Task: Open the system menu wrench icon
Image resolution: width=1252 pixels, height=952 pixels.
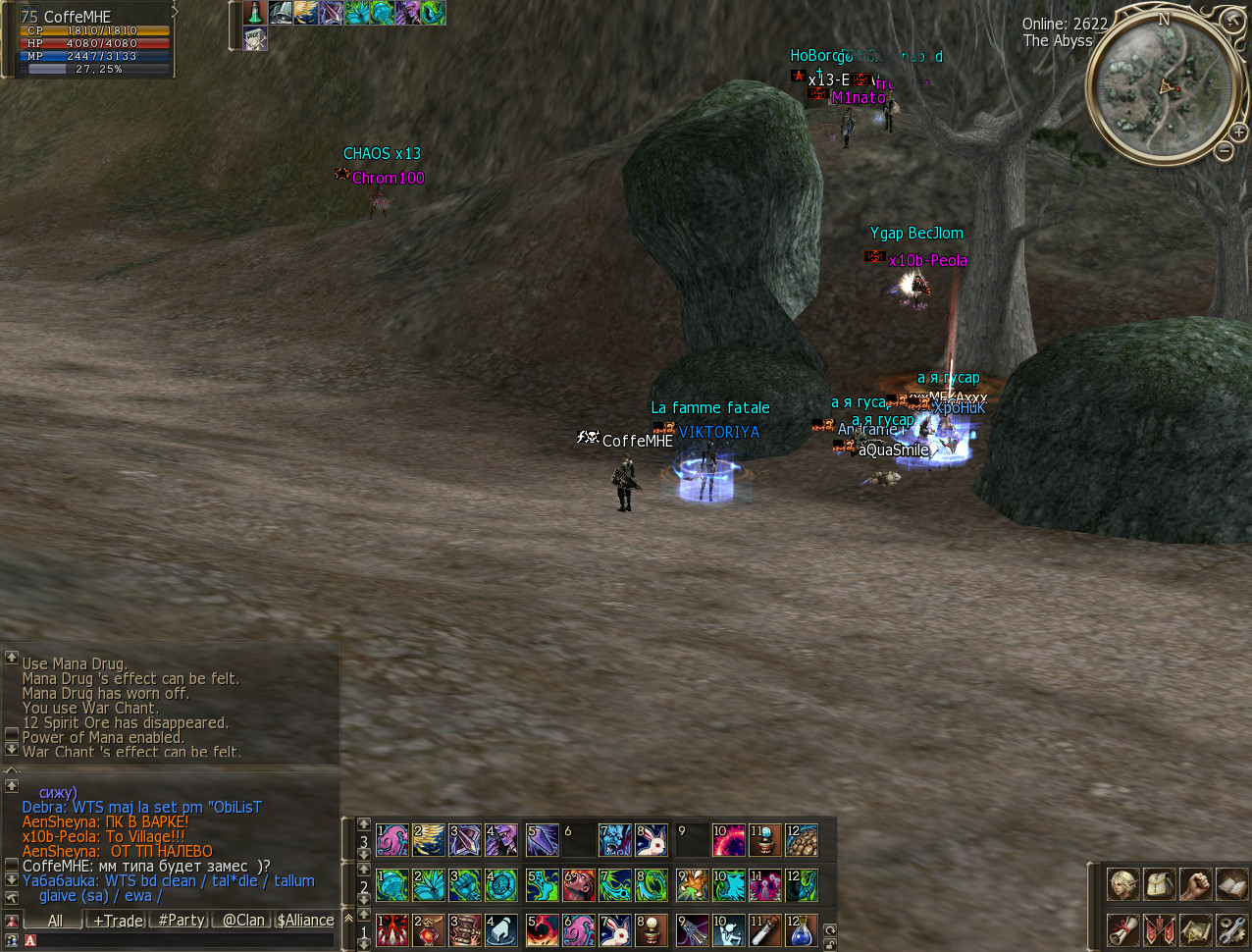Action: 1230,928
